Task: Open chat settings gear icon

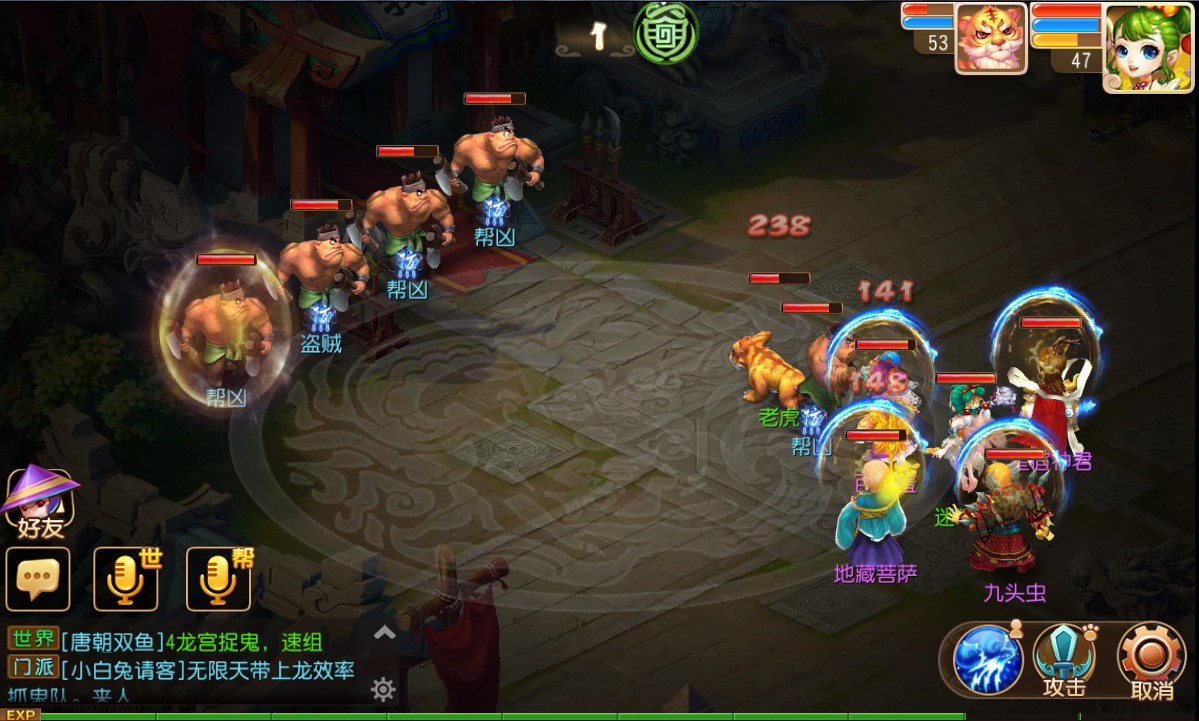Action: pyautogui.click(x=383, y=689)
